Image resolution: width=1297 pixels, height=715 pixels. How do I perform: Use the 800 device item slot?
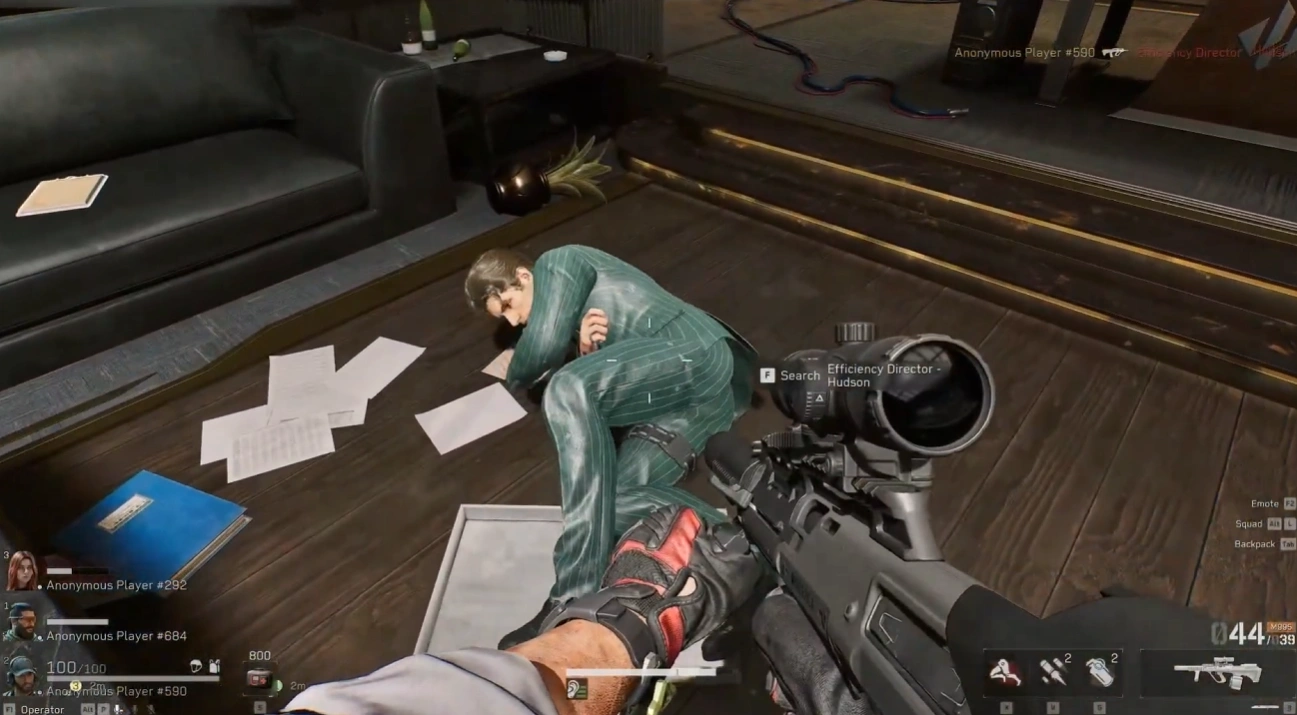260,677
